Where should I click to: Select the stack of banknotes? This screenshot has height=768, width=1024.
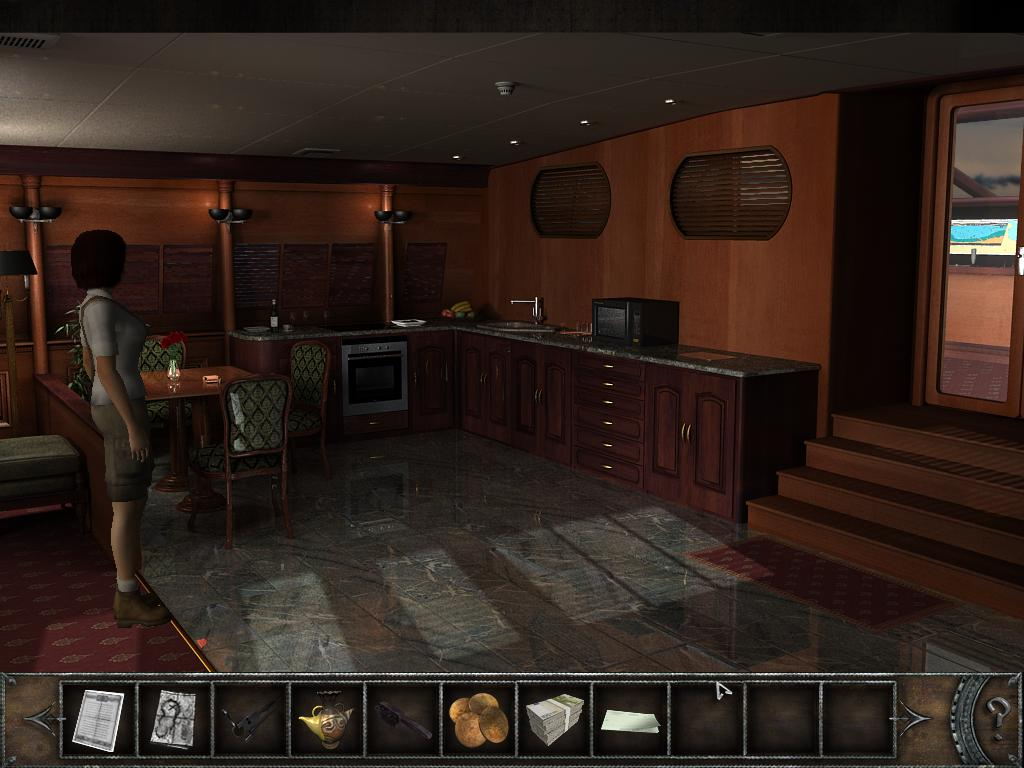(555, 719)
